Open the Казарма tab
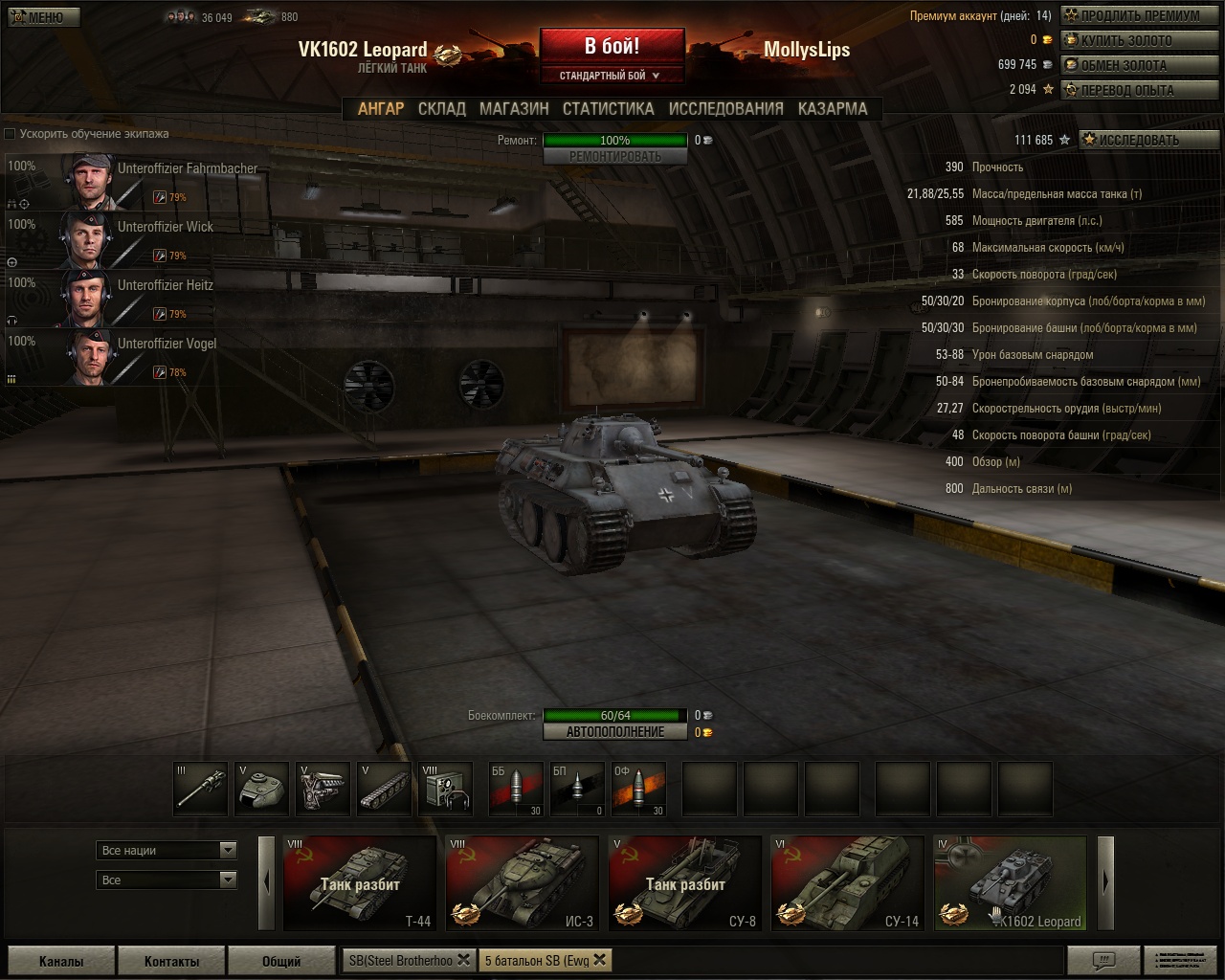This screenshot has width=1225, height=980. pyautogui.click(x=832, y=109)
